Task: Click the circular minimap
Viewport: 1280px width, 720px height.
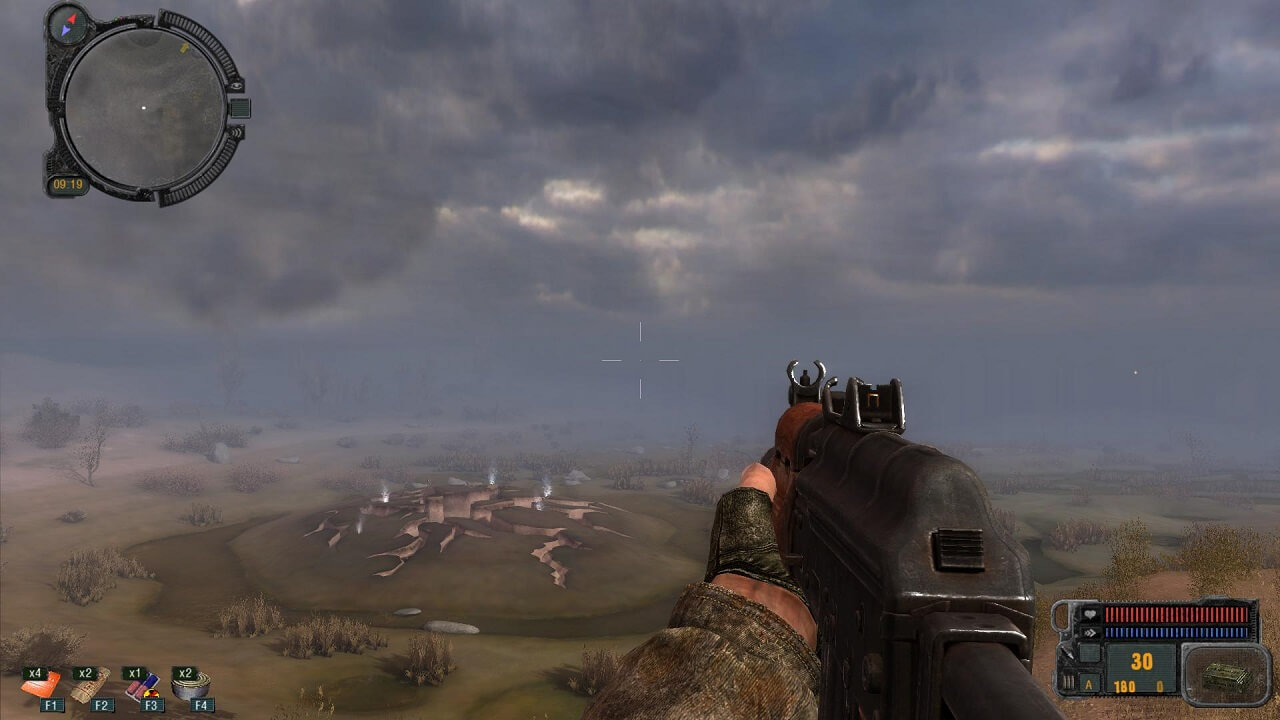Action: (x=144, y=107)
